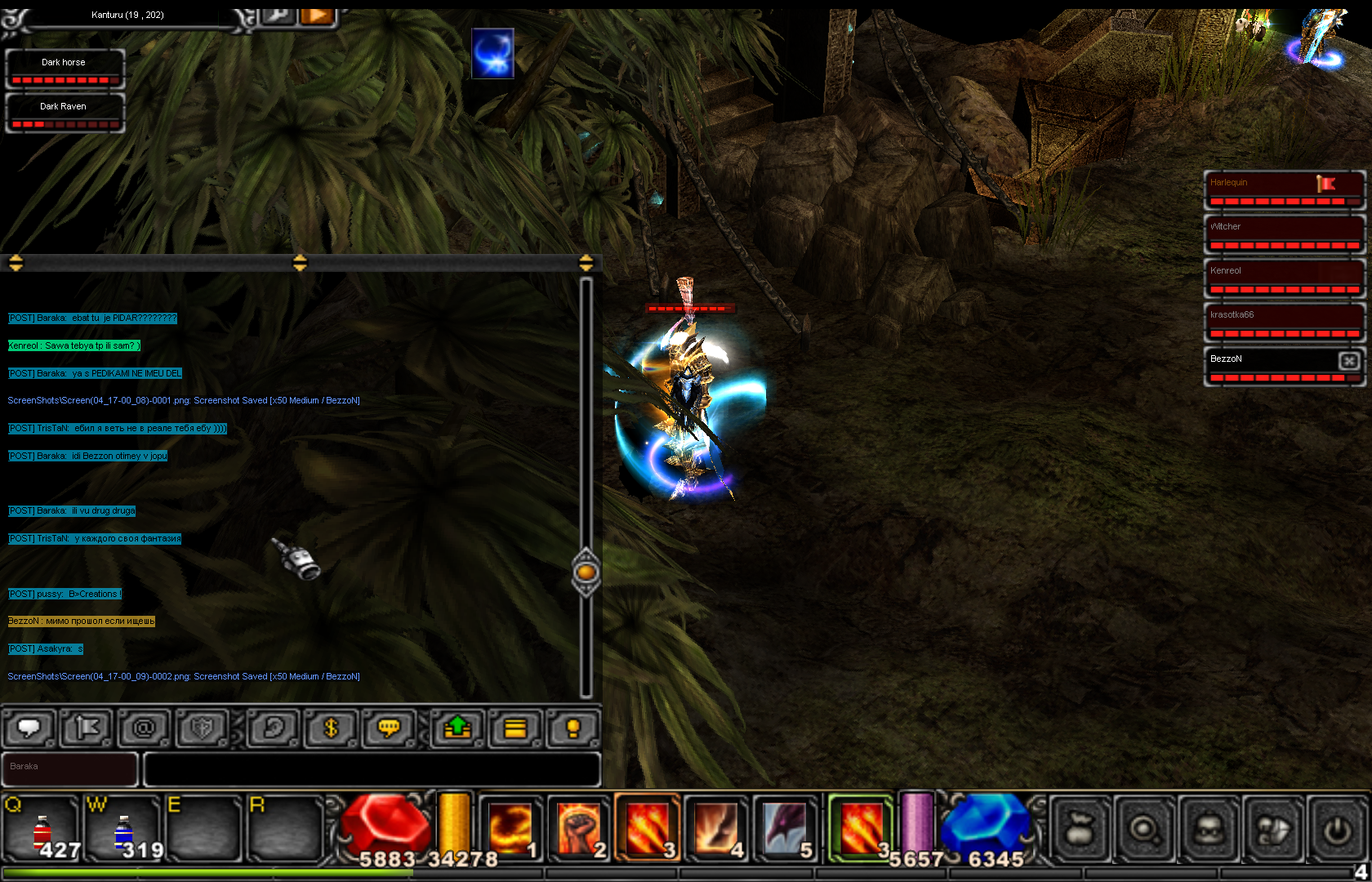The image size is (1372, 882).
Task: Toggle the white speech bubble chat button
Action: coord(29,728)
